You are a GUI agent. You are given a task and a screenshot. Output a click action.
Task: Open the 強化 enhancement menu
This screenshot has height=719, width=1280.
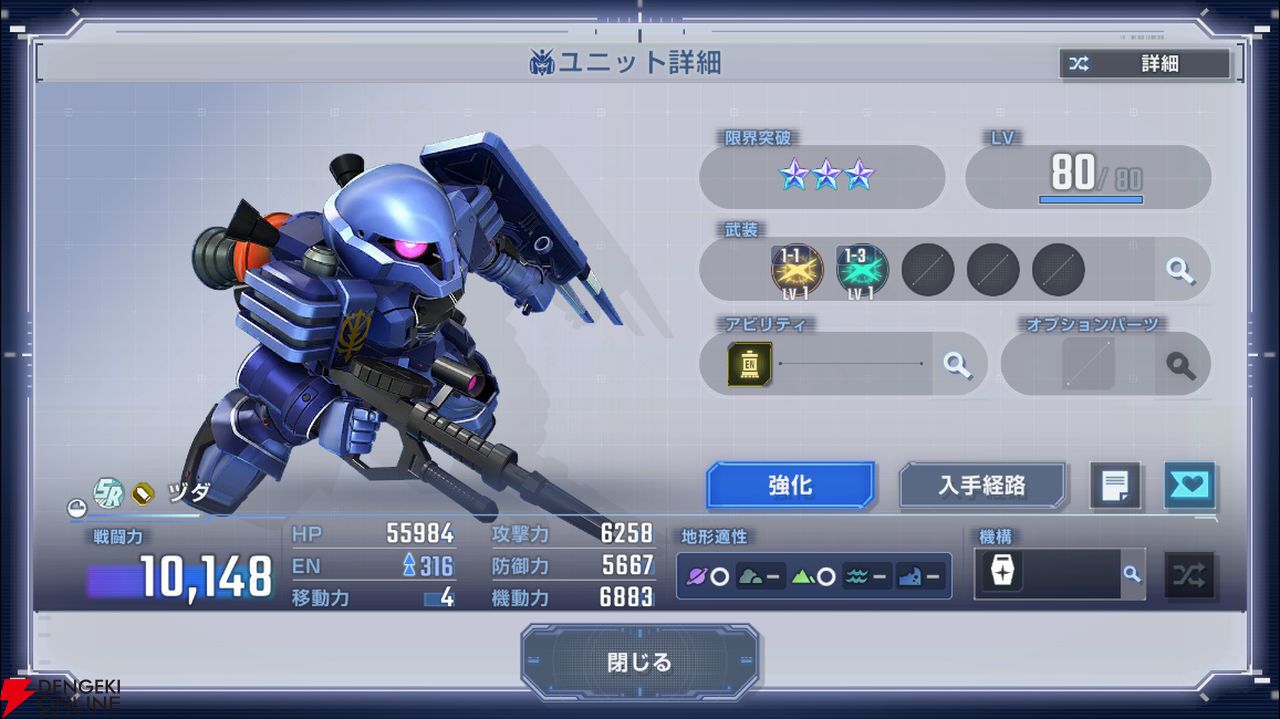click(x=790, y=486)
